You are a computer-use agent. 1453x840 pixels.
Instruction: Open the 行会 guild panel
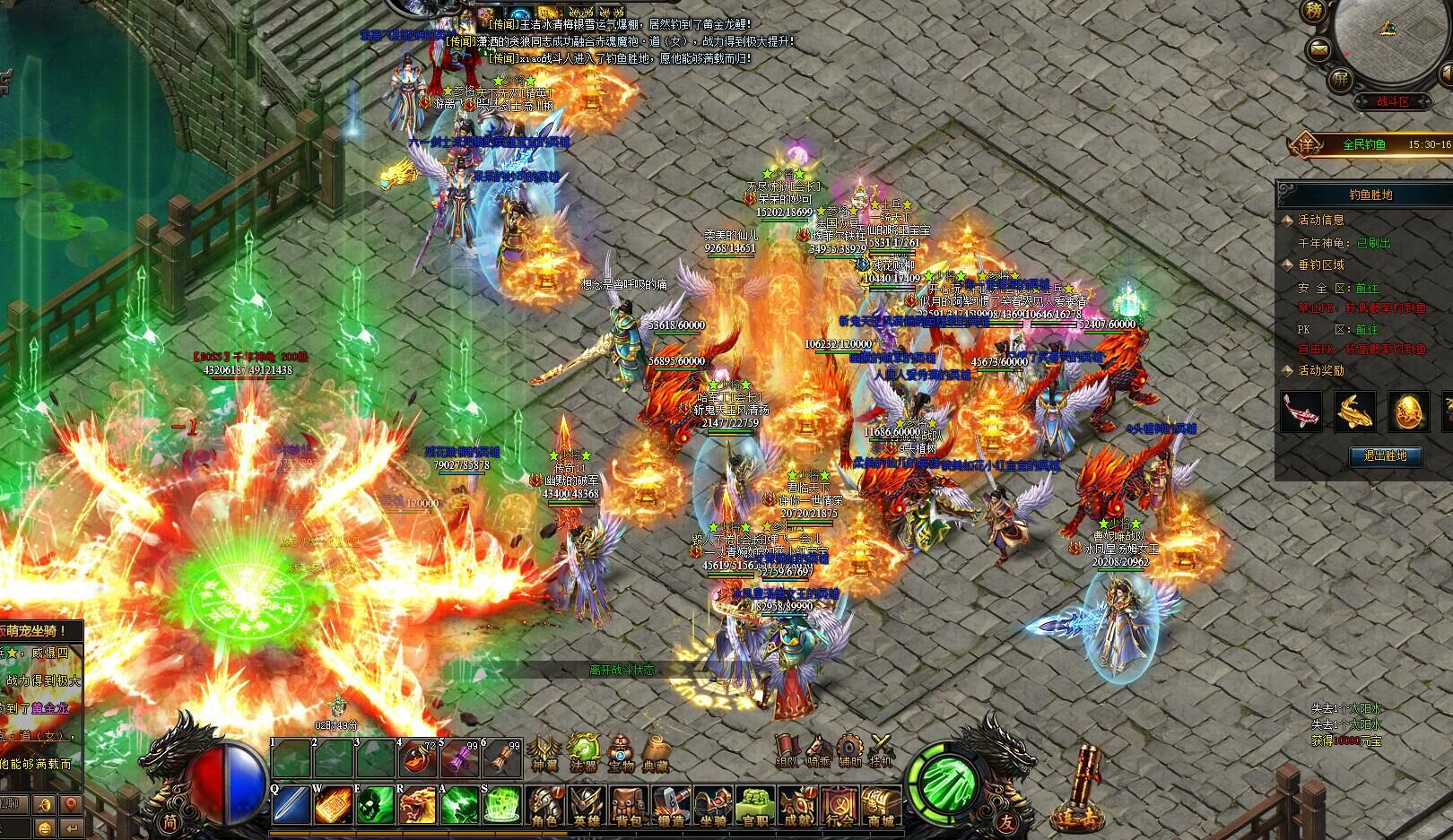[840, 804]
